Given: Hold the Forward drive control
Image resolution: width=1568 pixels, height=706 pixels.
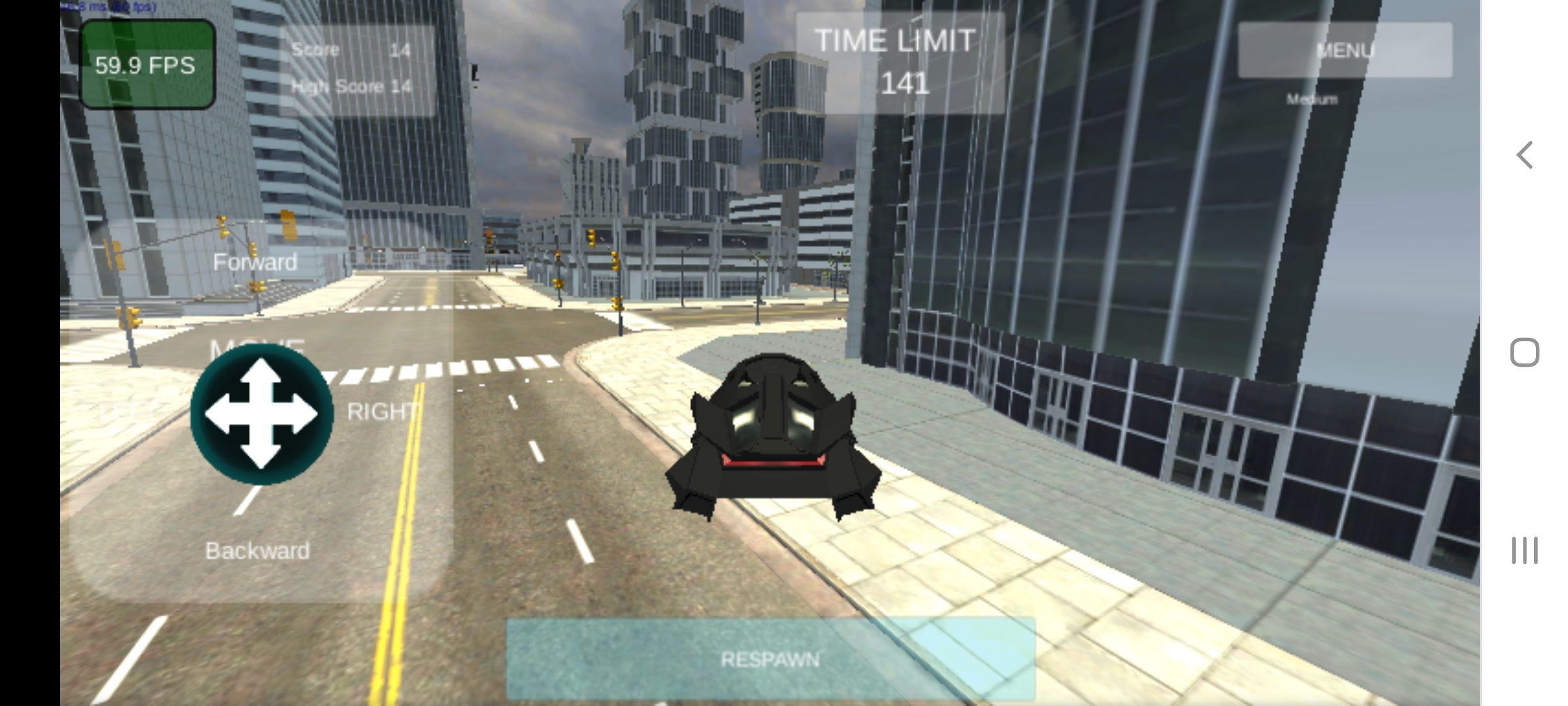Looking at the screenshot, I should coord(255,263).
